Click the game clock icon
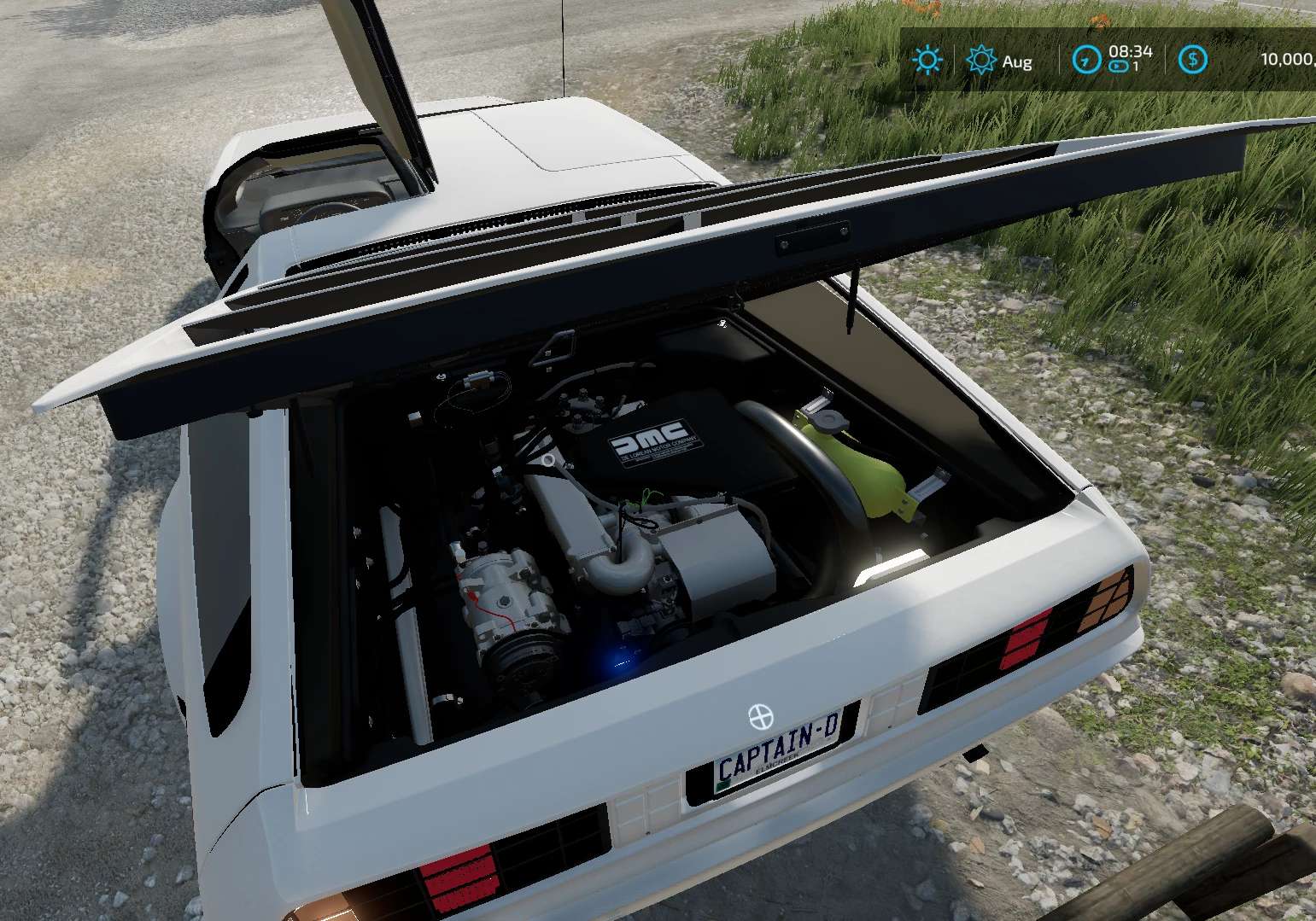Image resolution: width=1316 pixels, height=921 pixels. (x=1086, y=60)
